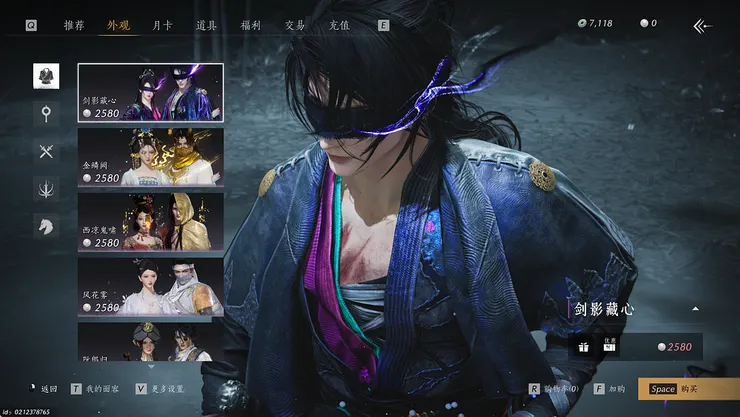This screenshot has height=417, width=740.
Task: Select the 剑影藏心 outfit listing
Action: 151,93
